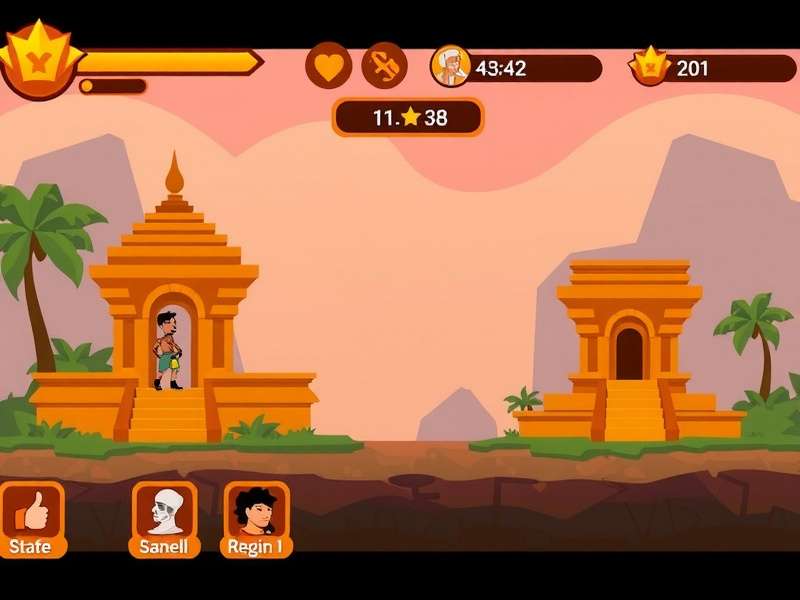Tap the crown currency icon beside 201
Image resolution: width=800 pixels, height=600 pixels.
(648, 66)
